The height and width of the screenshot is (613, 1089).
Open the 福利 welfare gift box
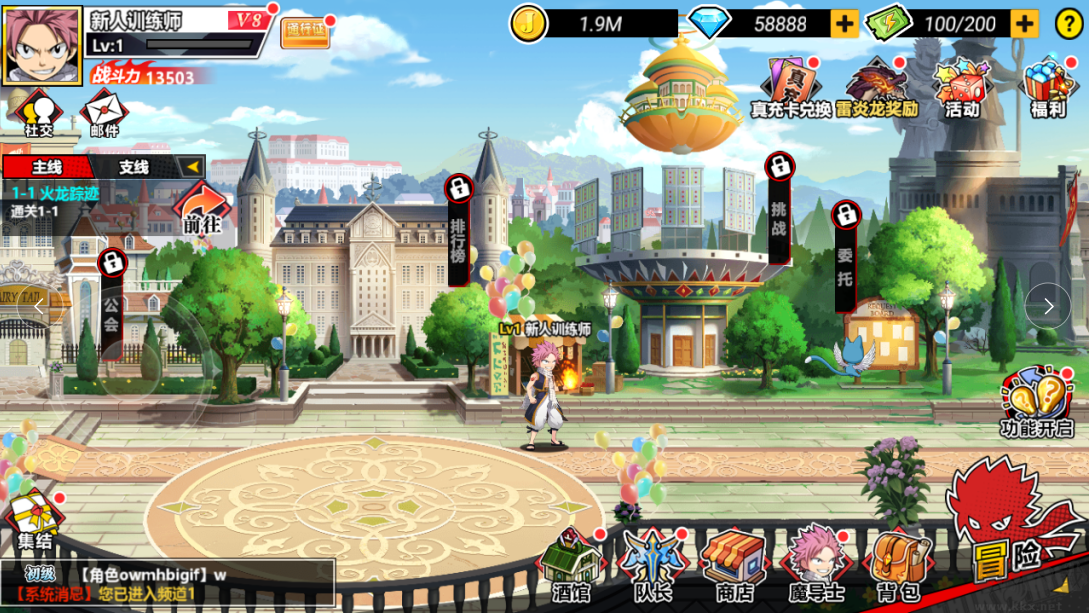1048,88
